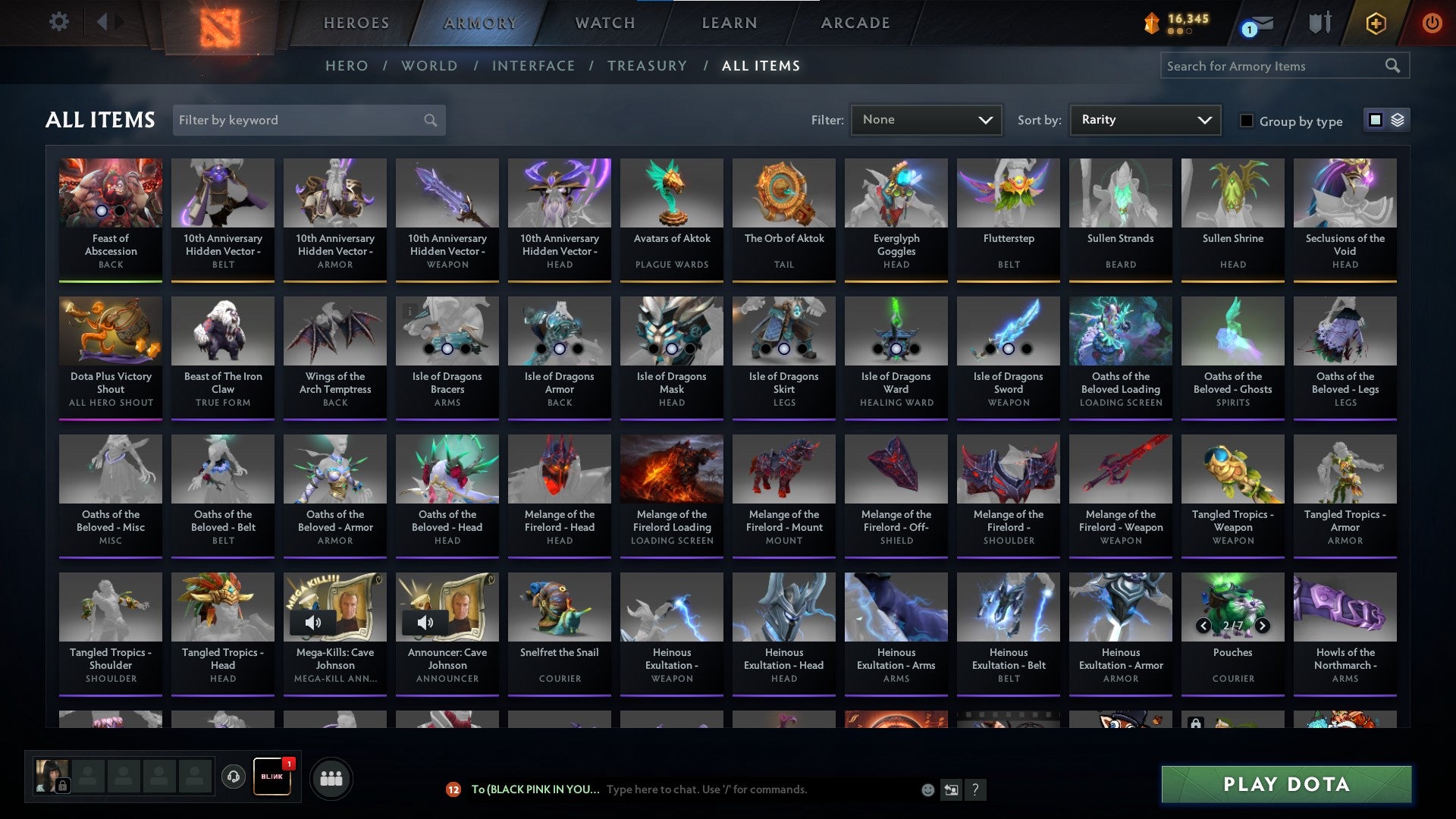Expand next page arrow on Pouches item

[1263, 626]
